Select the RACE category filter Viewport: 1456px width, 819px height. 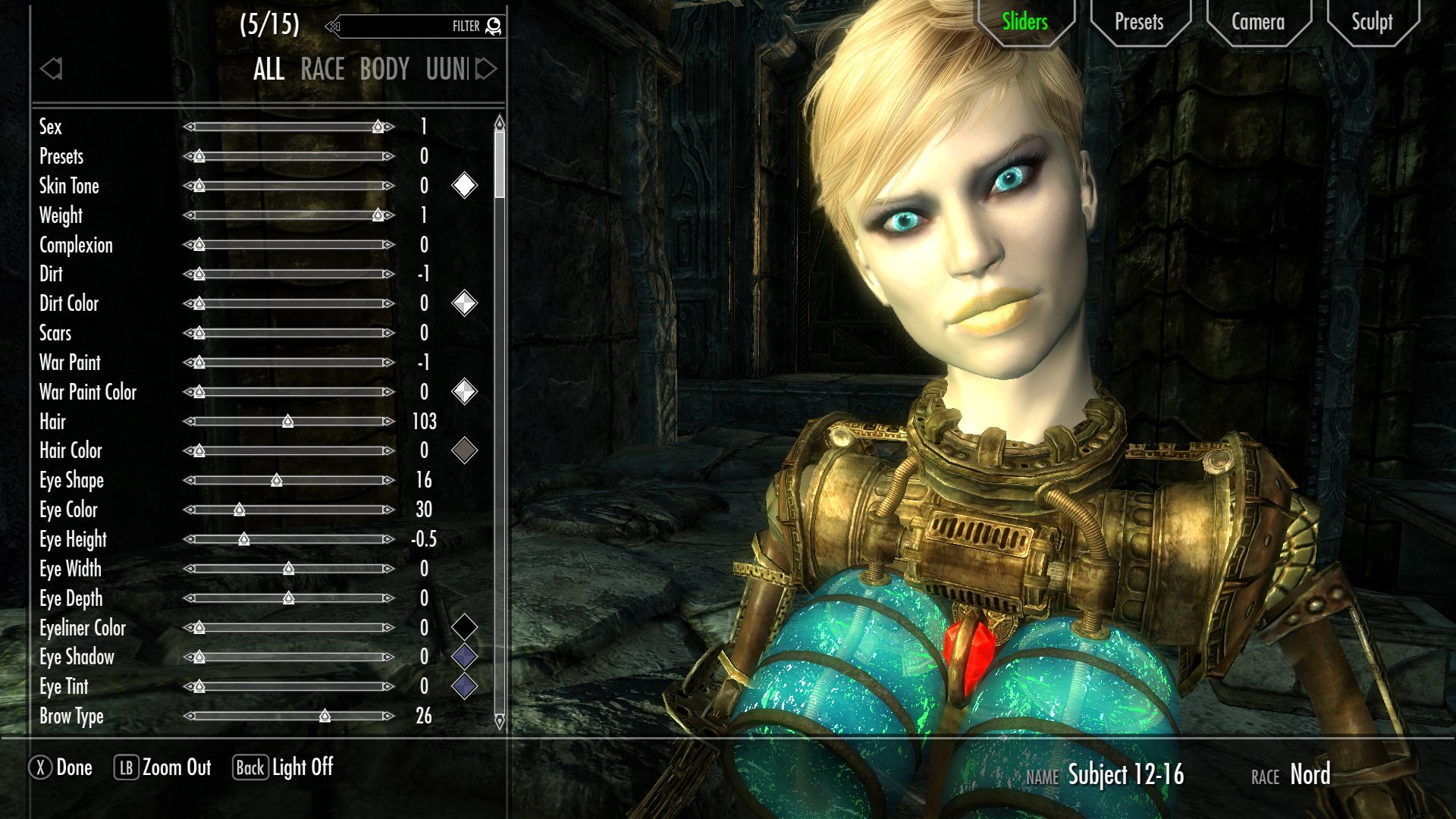point(322,69)
